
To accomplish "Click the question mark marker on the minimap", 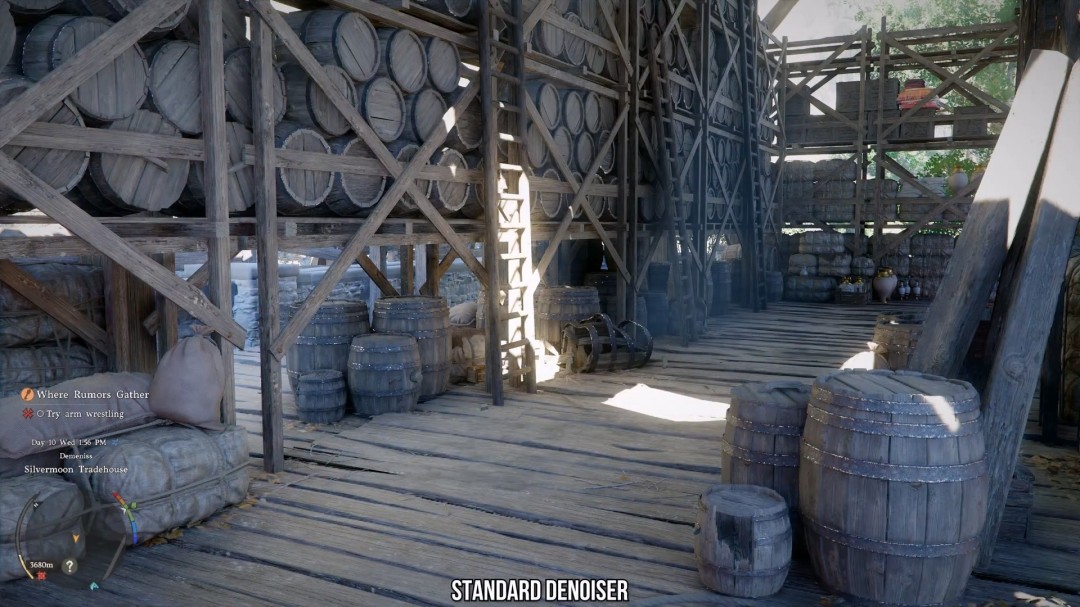I will point(69,566).
